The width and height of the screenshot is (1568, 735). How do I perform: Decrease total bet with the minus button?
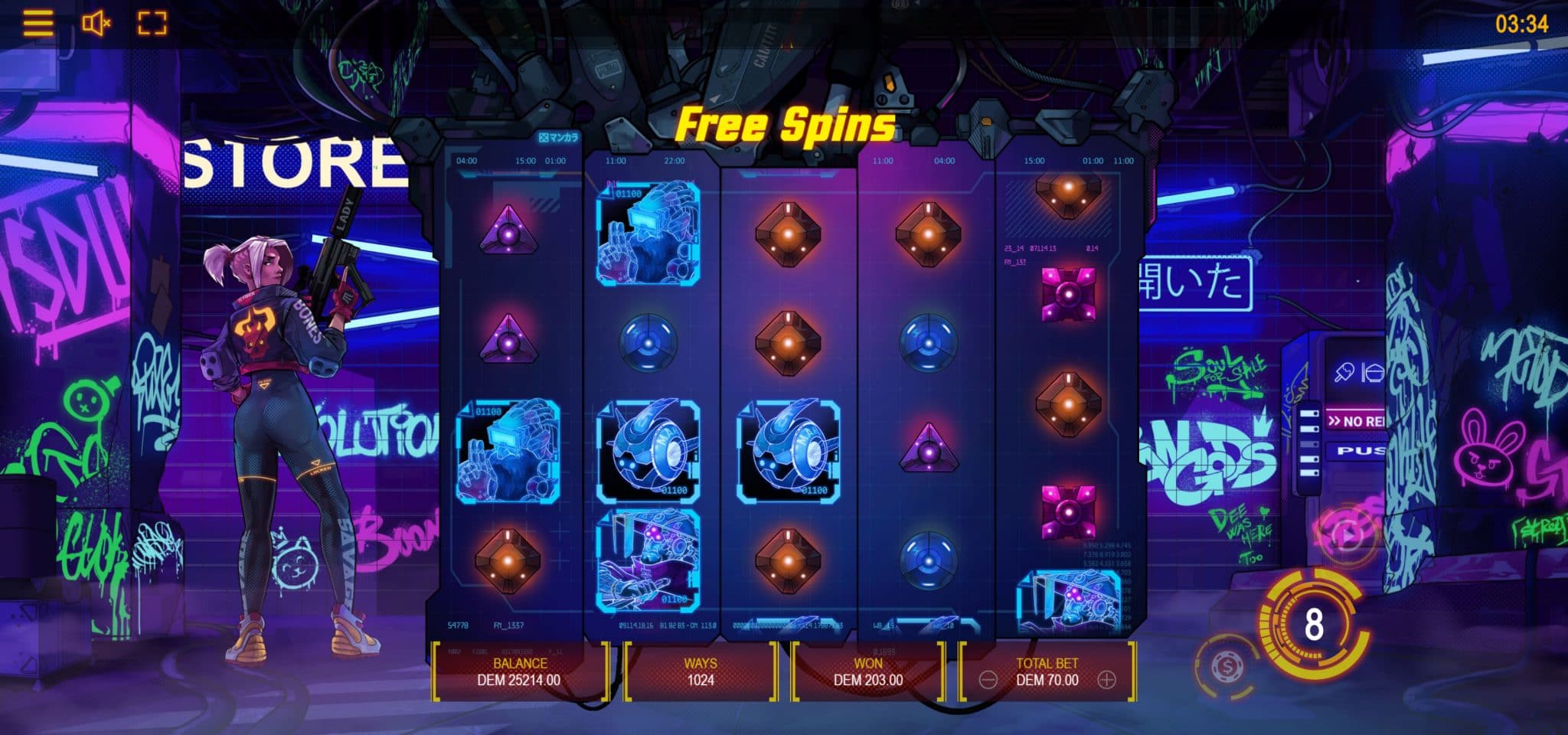(x=988, y=680)
